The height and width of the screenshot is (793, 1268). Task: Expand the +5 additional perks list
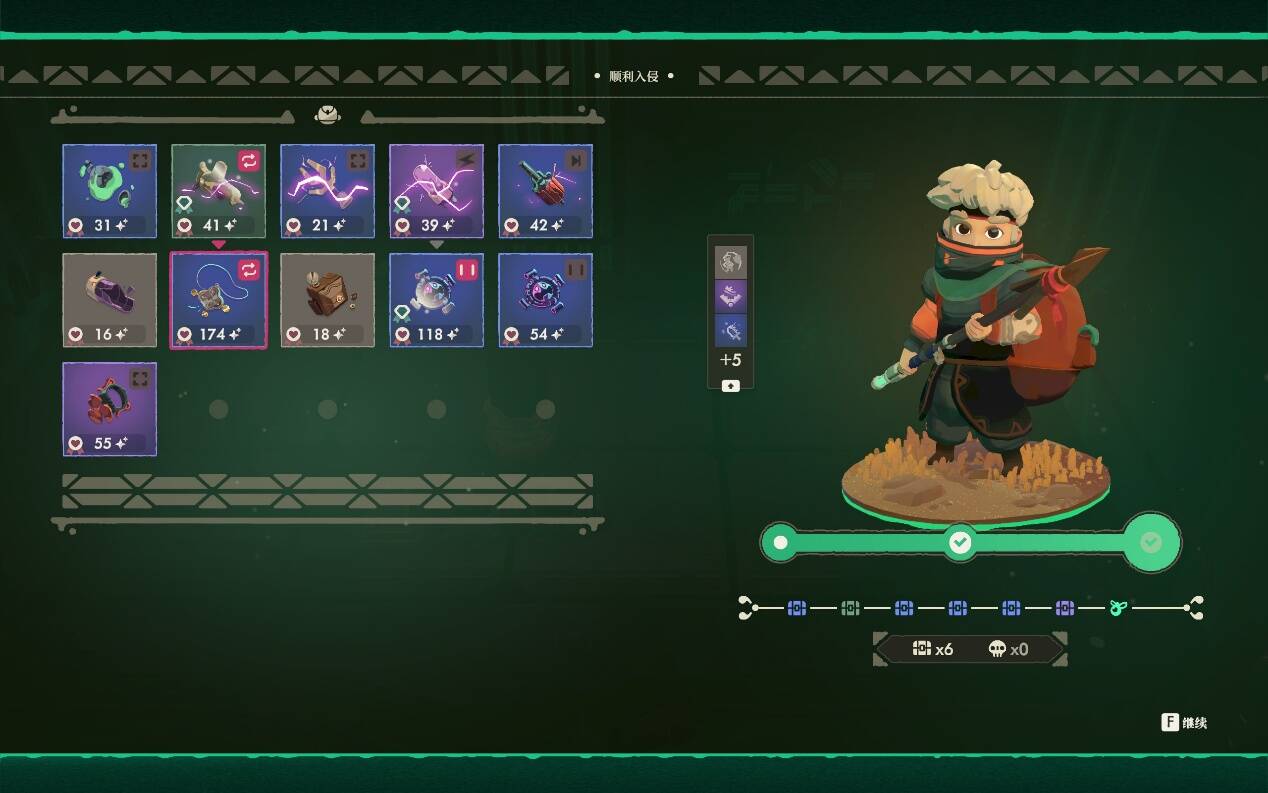point(730,386)
